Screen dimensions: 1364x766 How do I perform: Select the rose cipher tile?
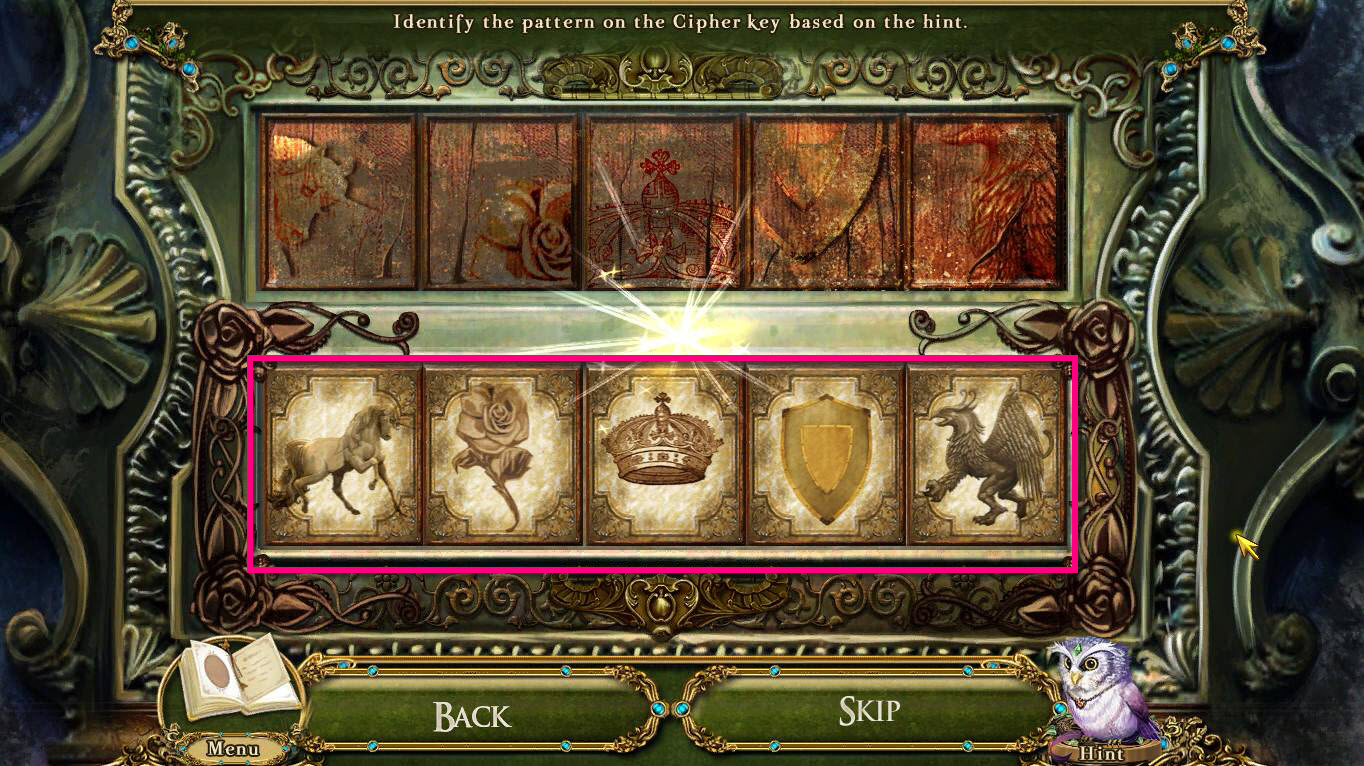(500, 456)
